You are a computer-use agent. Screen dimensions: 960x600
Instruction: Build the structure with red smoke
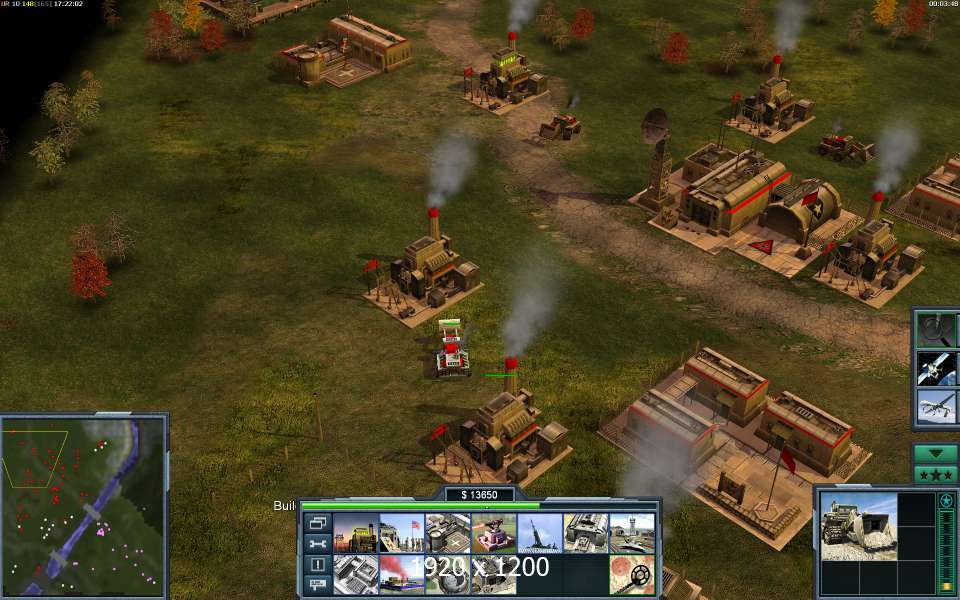[x=401, y=574]
